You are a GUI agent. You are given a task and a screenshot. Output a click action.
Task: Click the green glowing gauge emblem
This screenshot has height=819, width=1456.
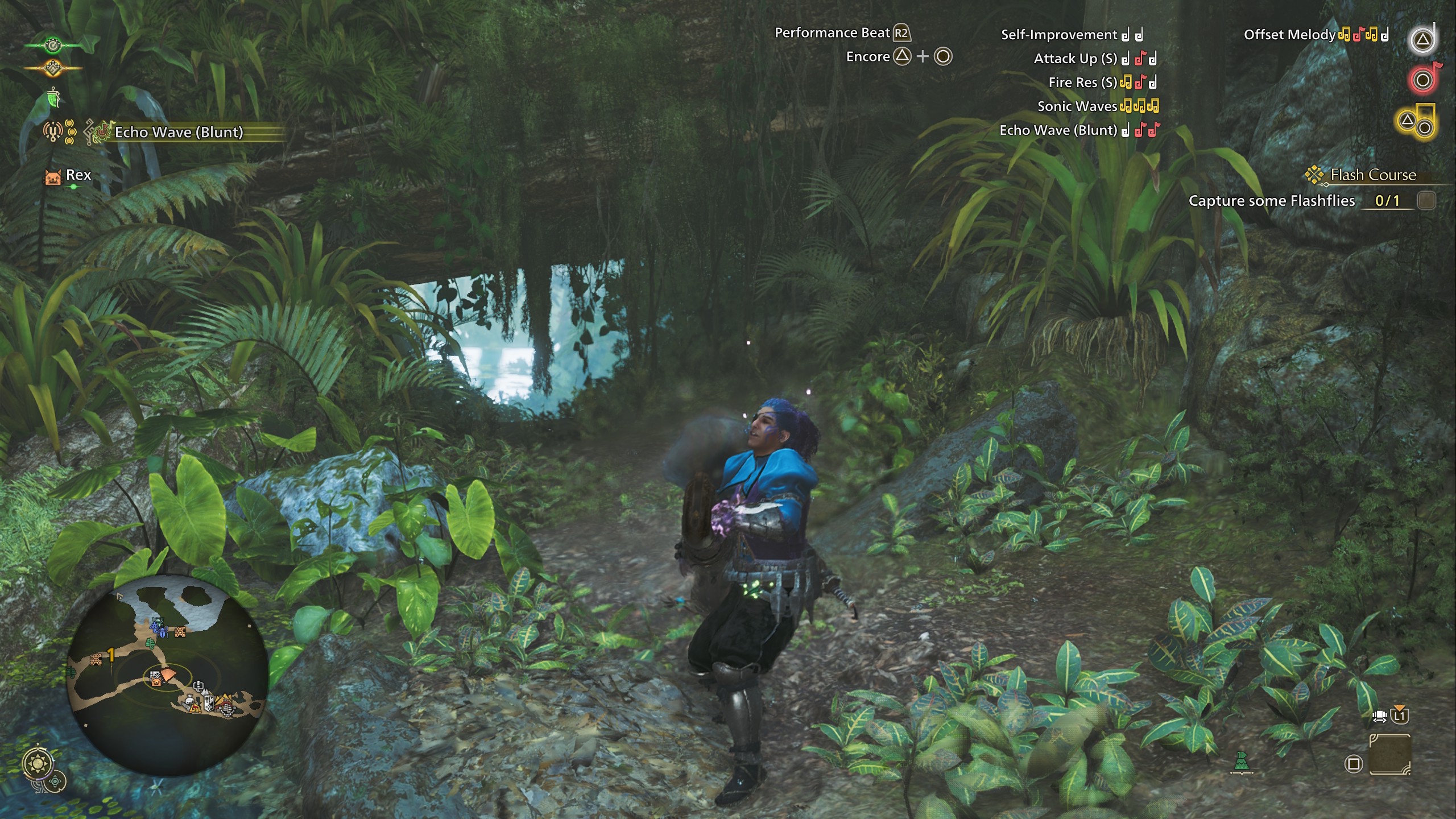[x=53, y=44]
